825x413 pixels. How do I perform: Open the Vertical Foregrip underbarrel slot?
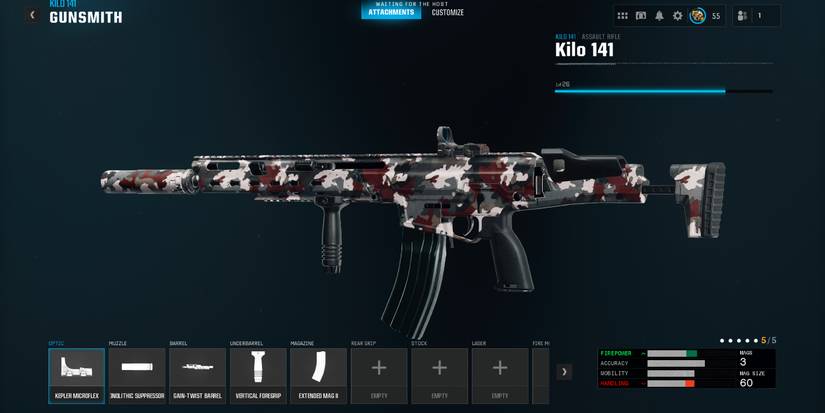pyautogui.click(x=258, y=375)
